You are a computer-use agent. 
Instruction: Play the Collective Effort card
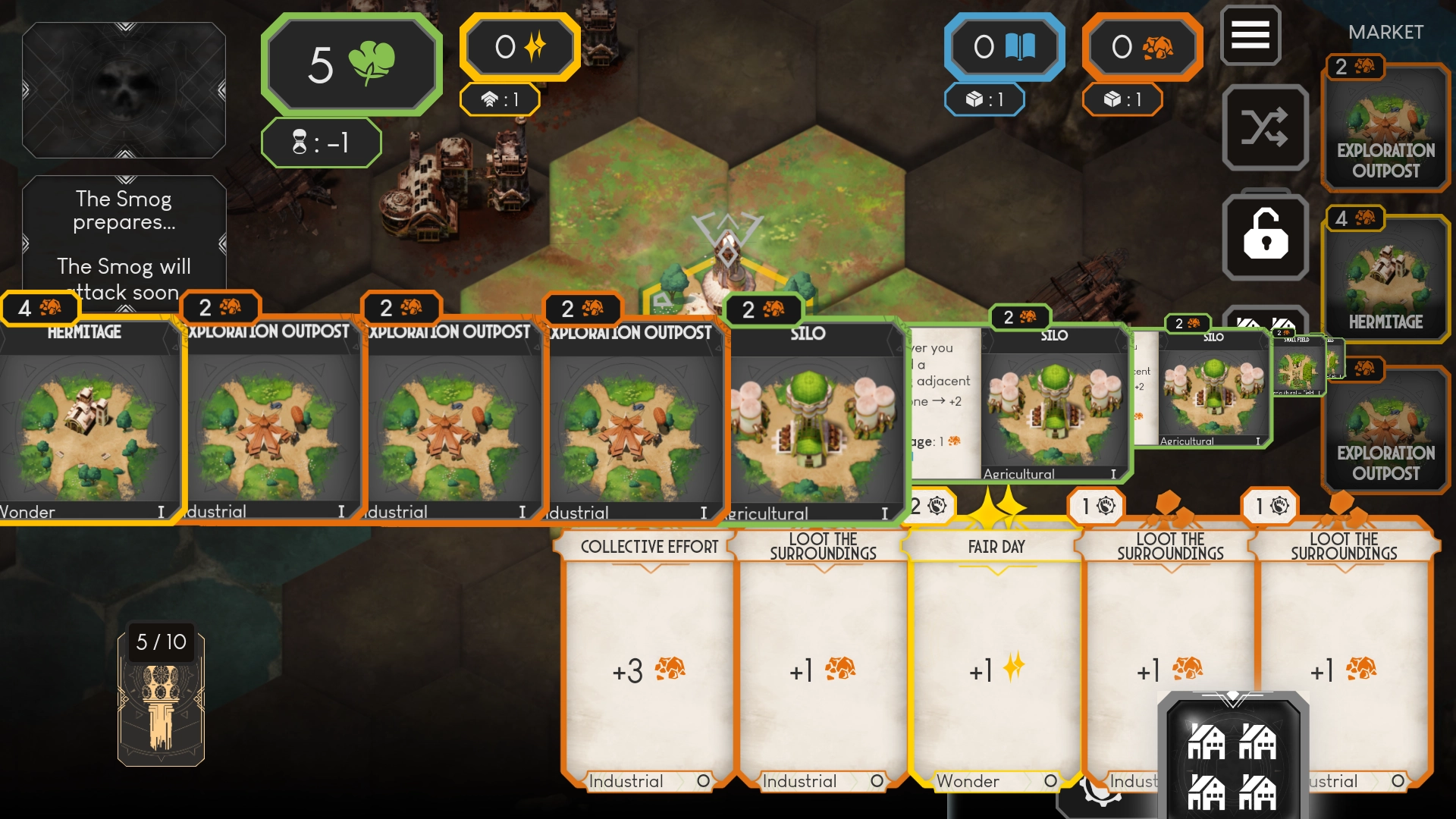(x=648, y=660)
